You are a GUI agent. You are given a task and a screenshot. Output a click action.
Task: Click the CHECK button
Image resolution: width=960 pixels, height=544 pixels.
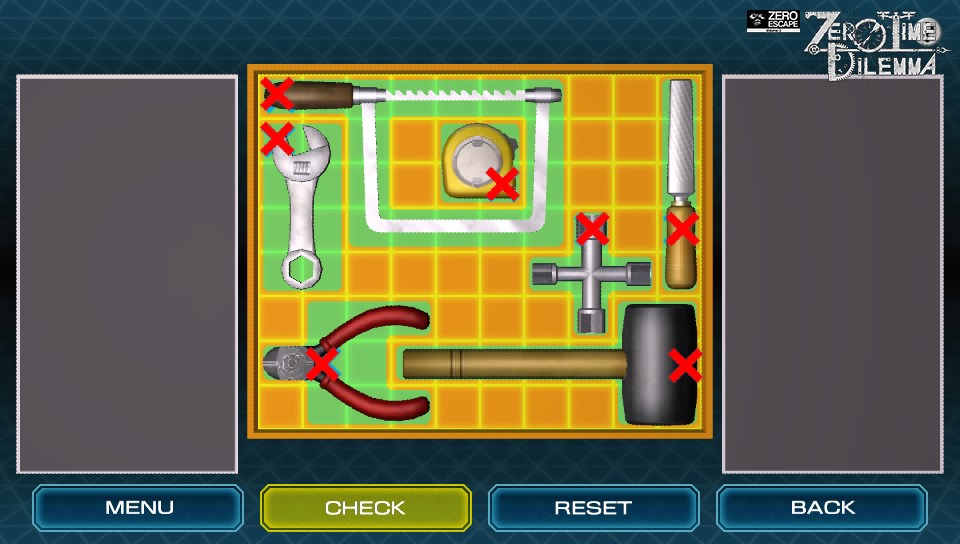pos(365,507)
